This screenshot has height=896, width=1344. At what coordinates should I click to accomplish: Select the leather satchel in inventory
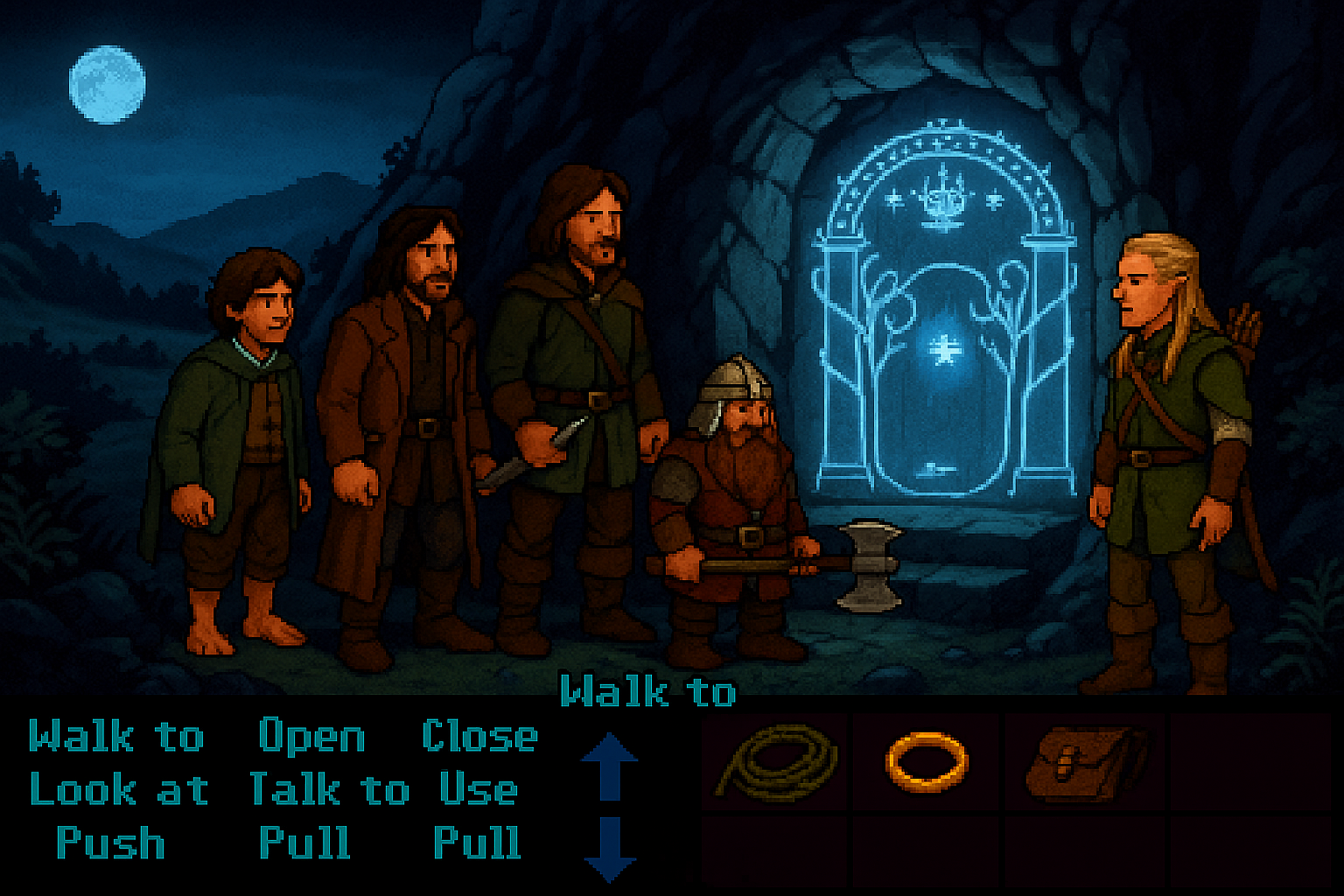(x=1085, y=761)
